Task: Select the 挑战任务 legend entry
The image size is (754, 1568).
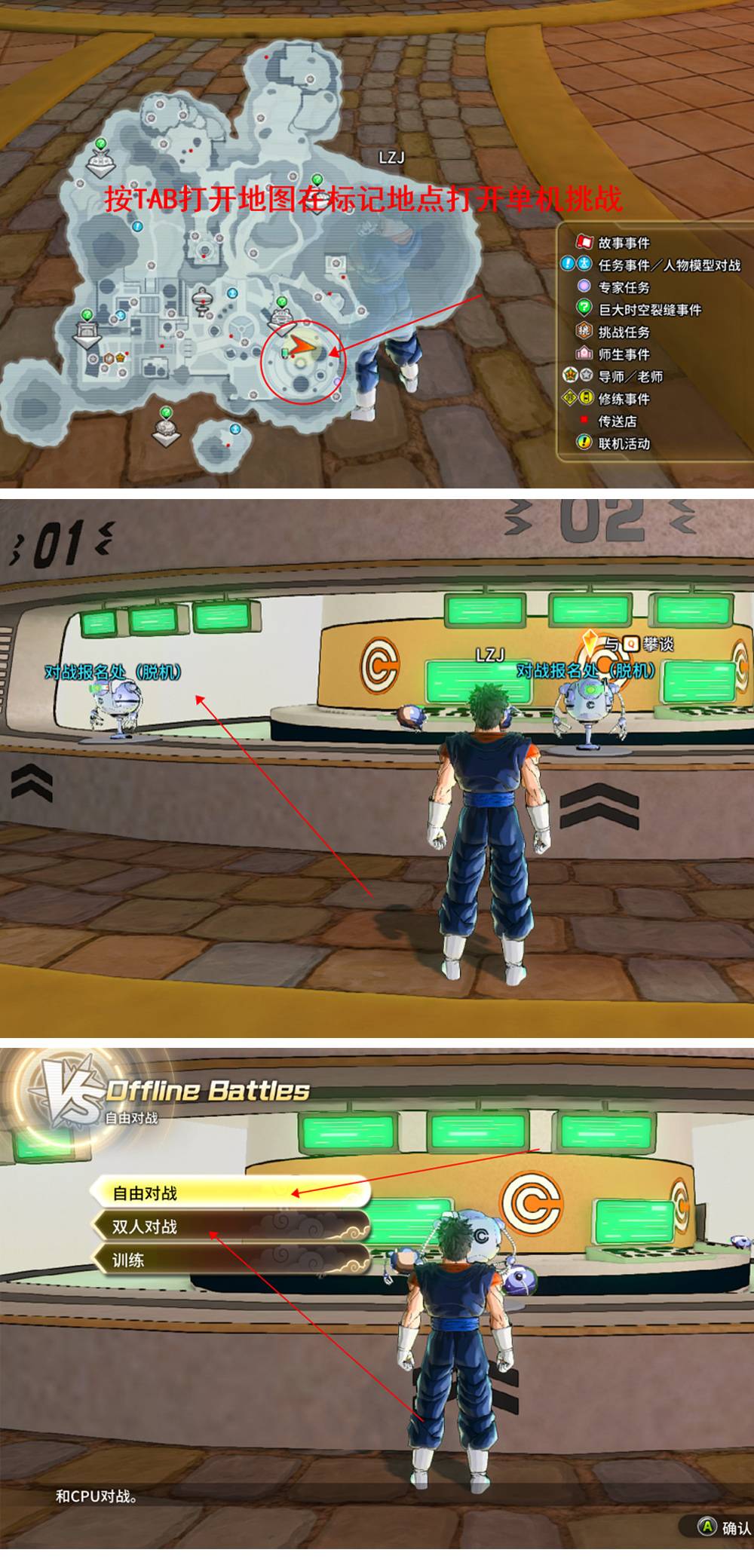Action: (x=623, y=332)
